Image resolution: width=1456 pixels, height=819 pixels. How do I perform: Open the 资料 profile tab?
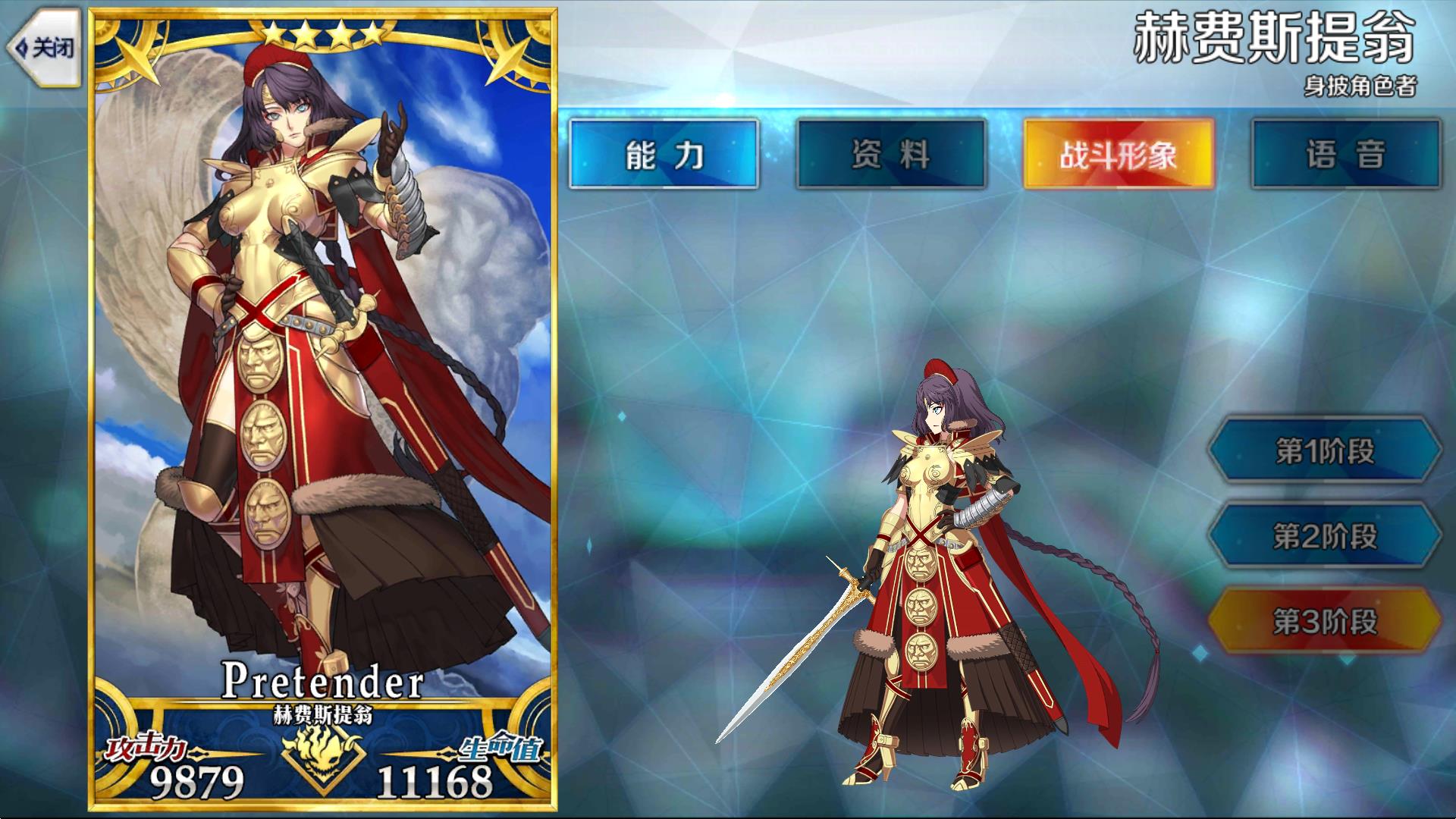point(890,155)
